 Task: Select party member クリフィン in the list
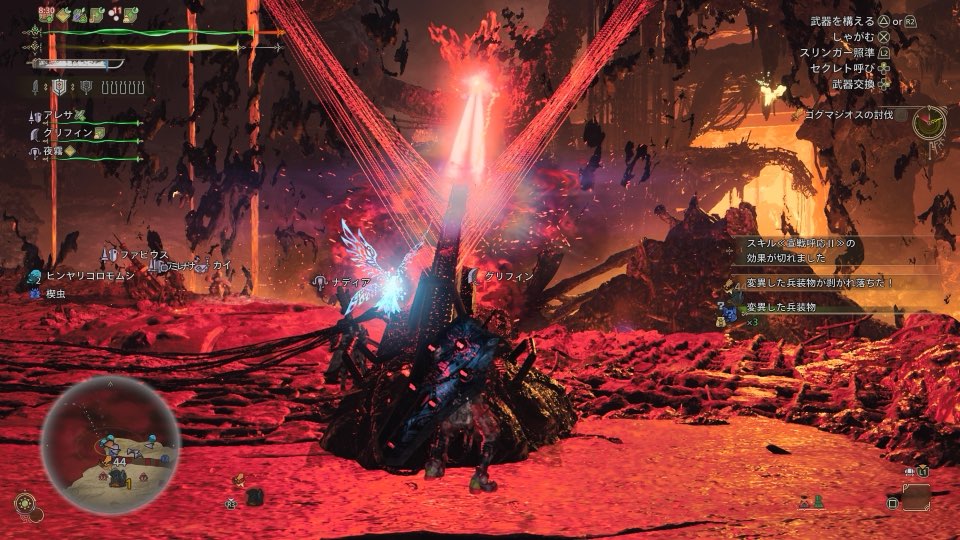click(67, 133)
